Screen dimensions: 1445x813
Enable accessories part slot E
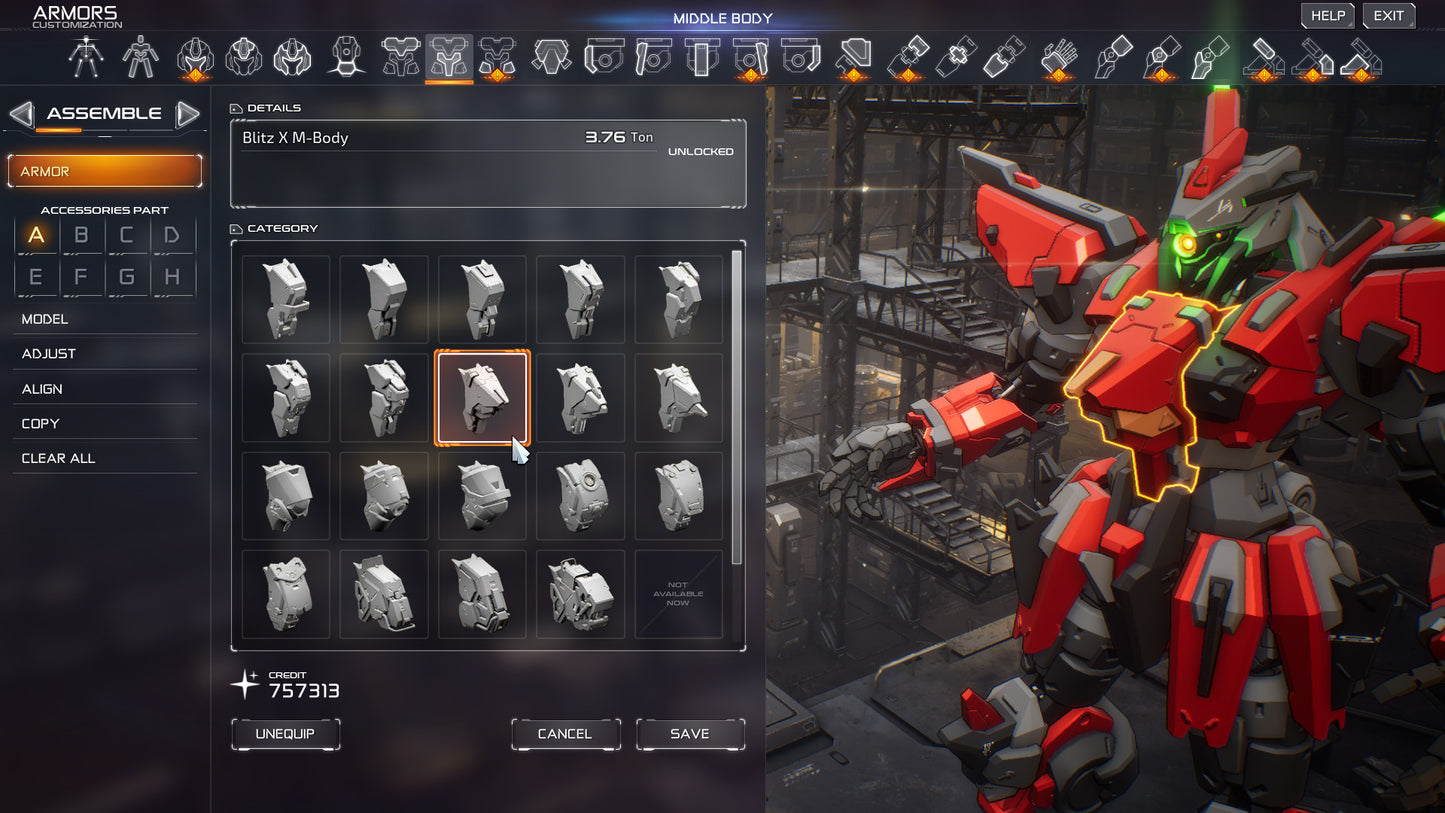[x=36, y=276]
